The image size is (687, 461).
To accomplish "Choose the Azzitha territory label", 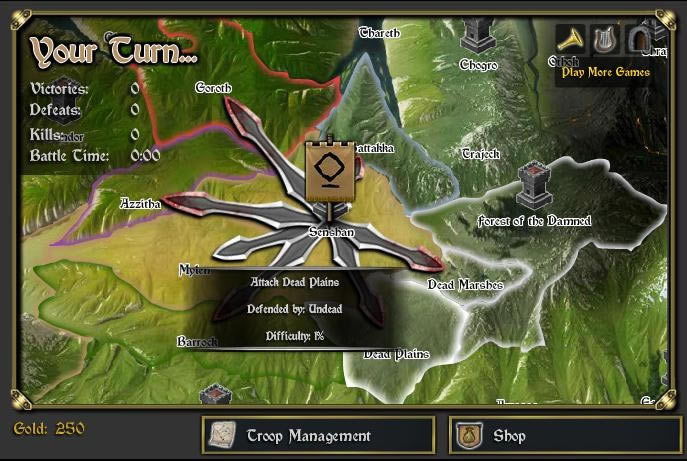I will click(140, 203).
